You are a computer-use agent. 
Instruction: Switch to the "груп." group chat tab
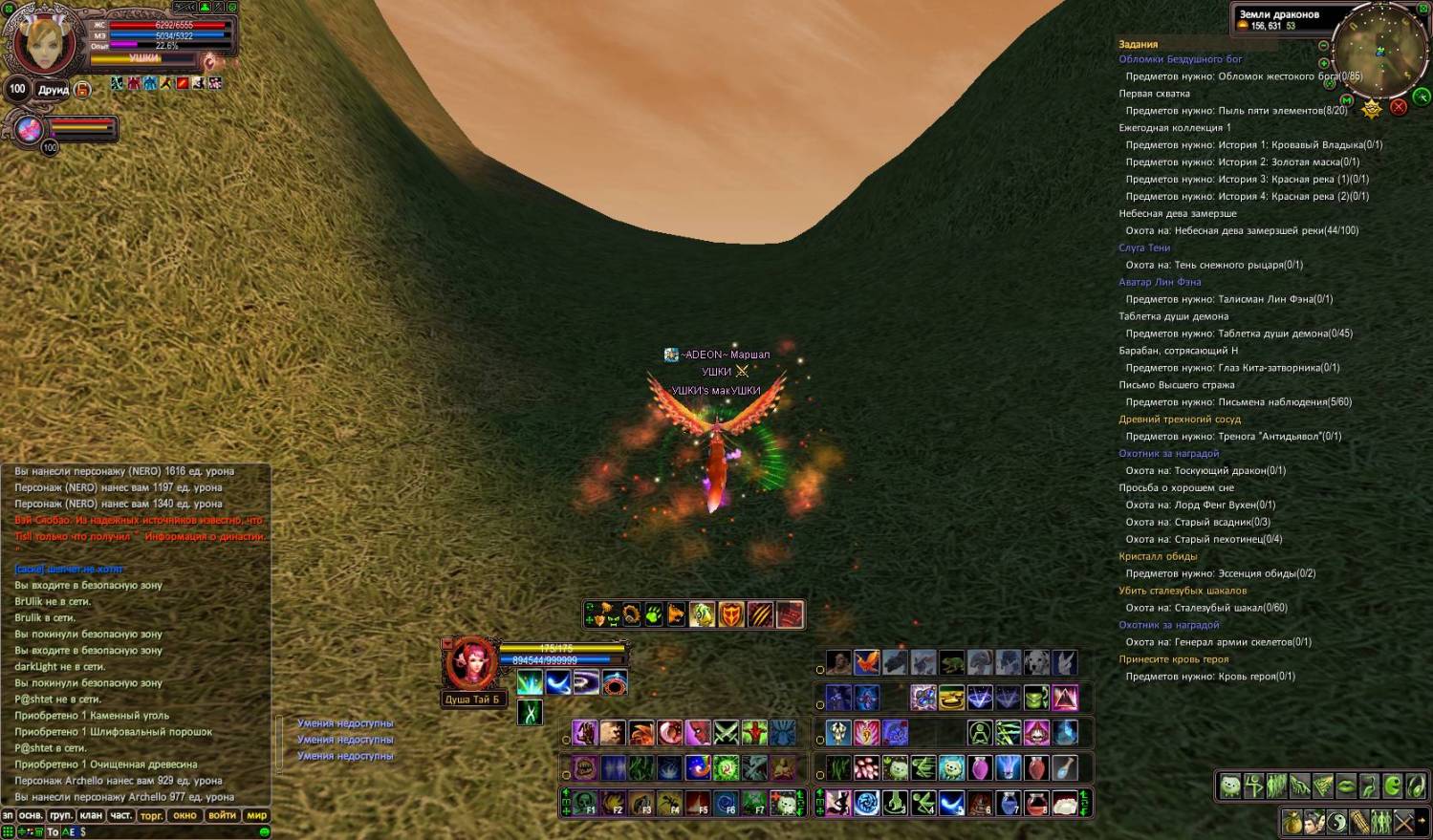[60, 815]
